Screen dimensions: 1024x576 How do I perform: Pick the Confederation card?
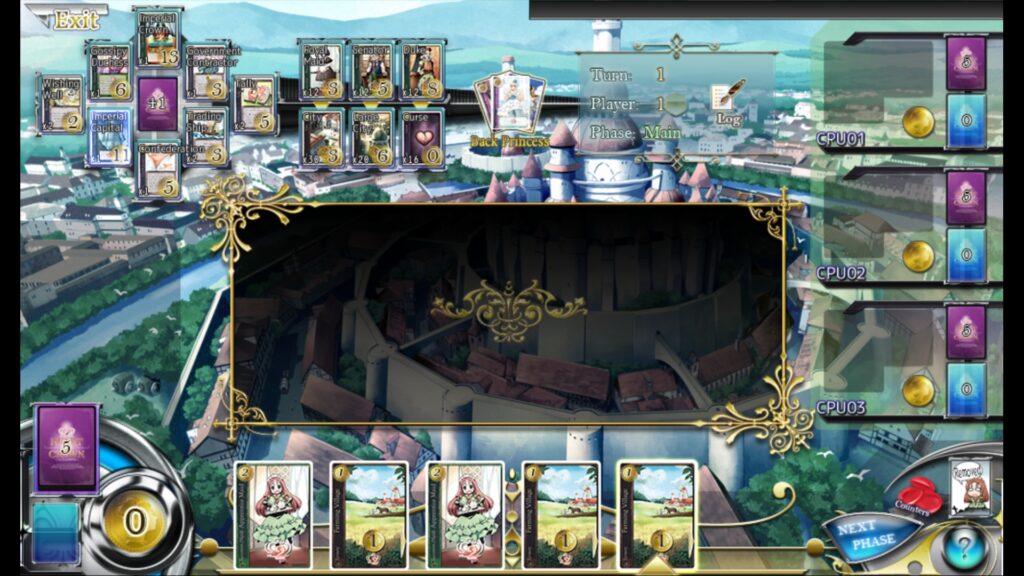(x=158, y=170)
